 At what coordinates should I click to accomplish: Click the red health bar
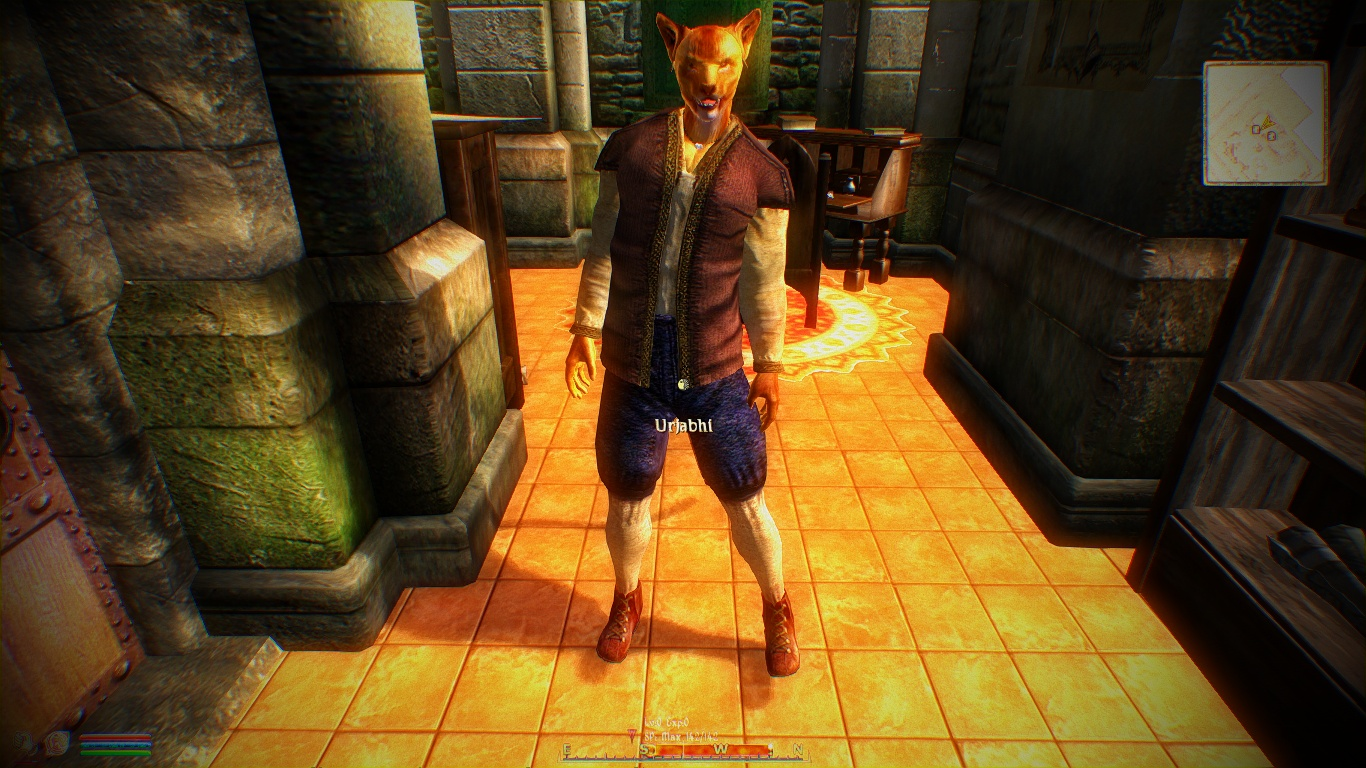(115, 738)
